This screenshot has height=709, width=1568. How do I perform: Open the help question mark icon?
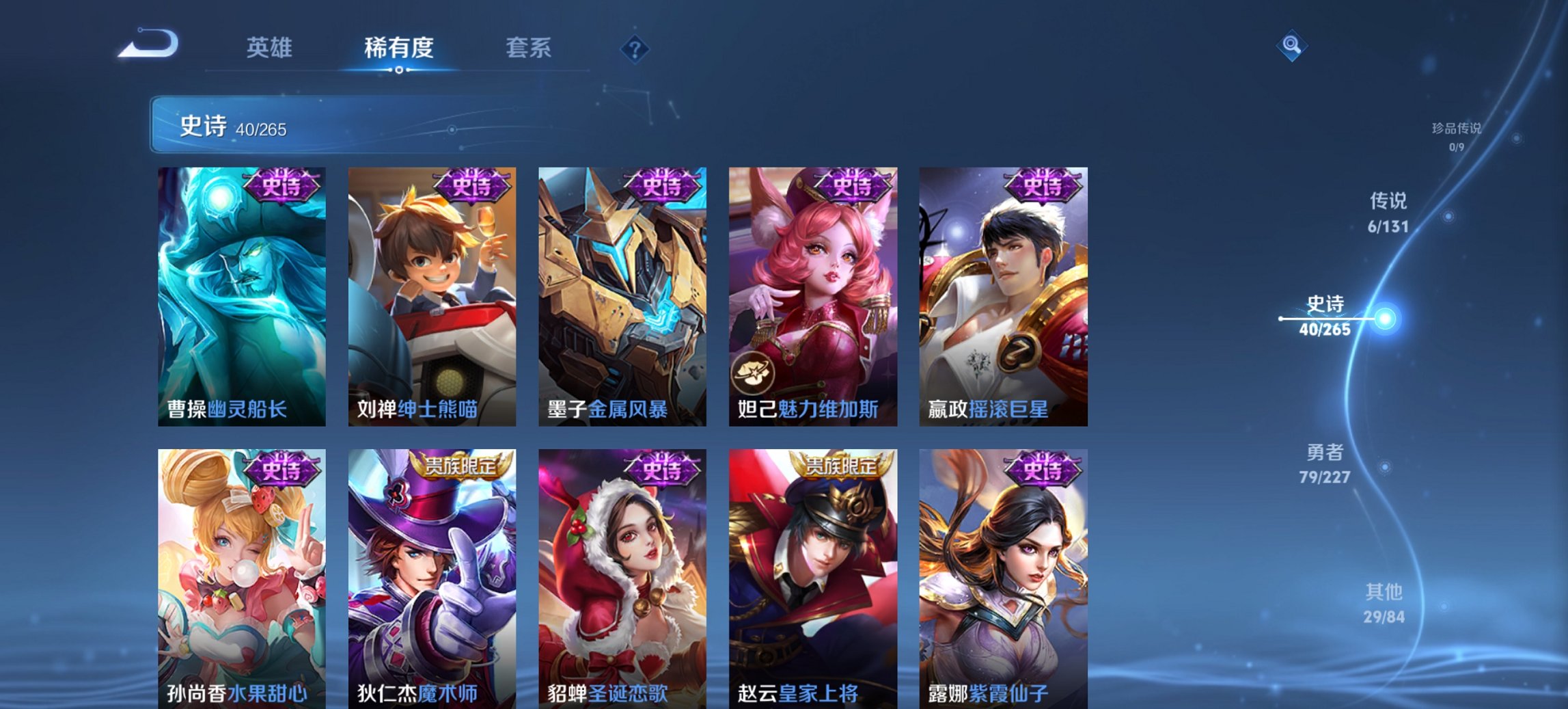(x=635, y=48)
